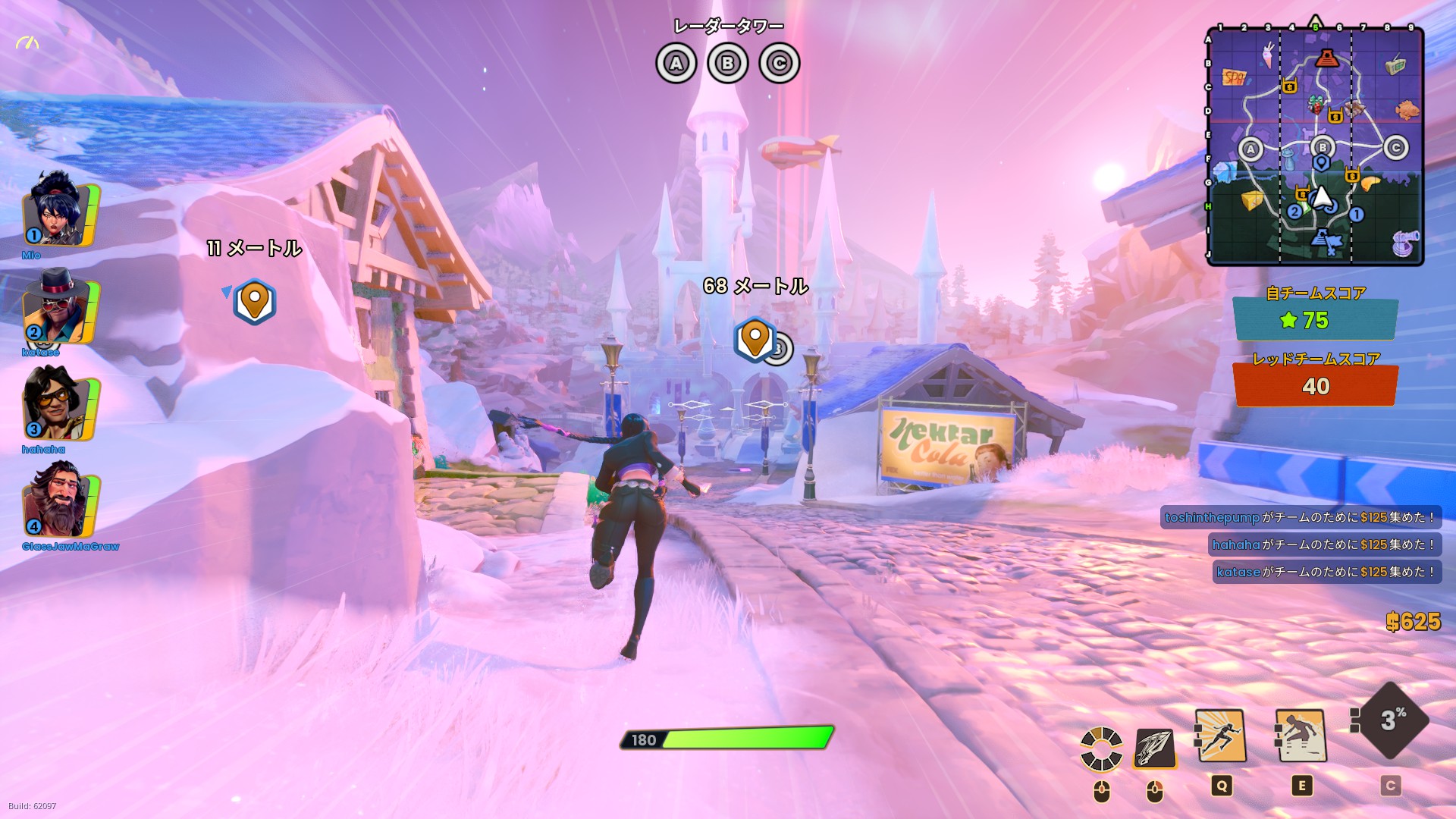Activate the sprint dash ability icon

point(1221,736)
